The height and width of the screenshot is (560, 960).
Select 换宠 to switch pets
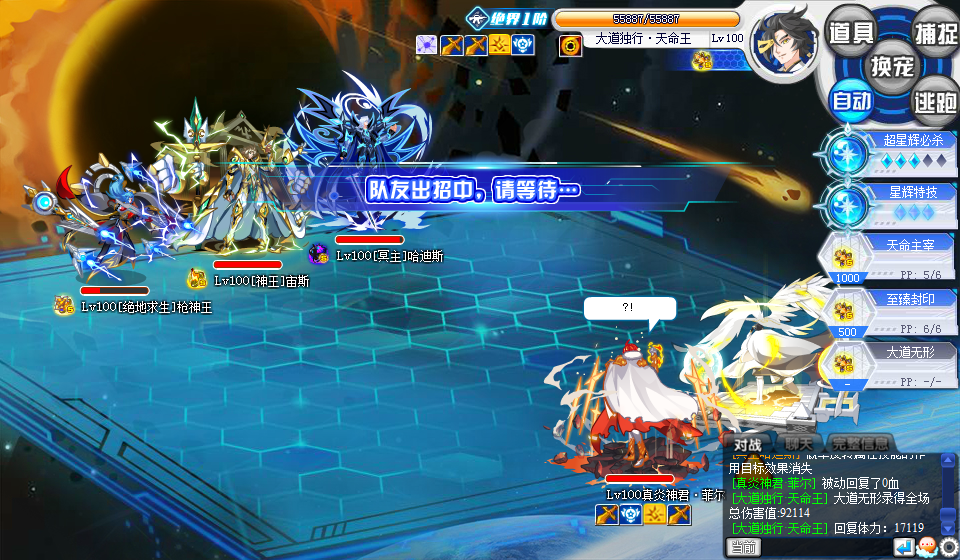(x=893, y=66)
